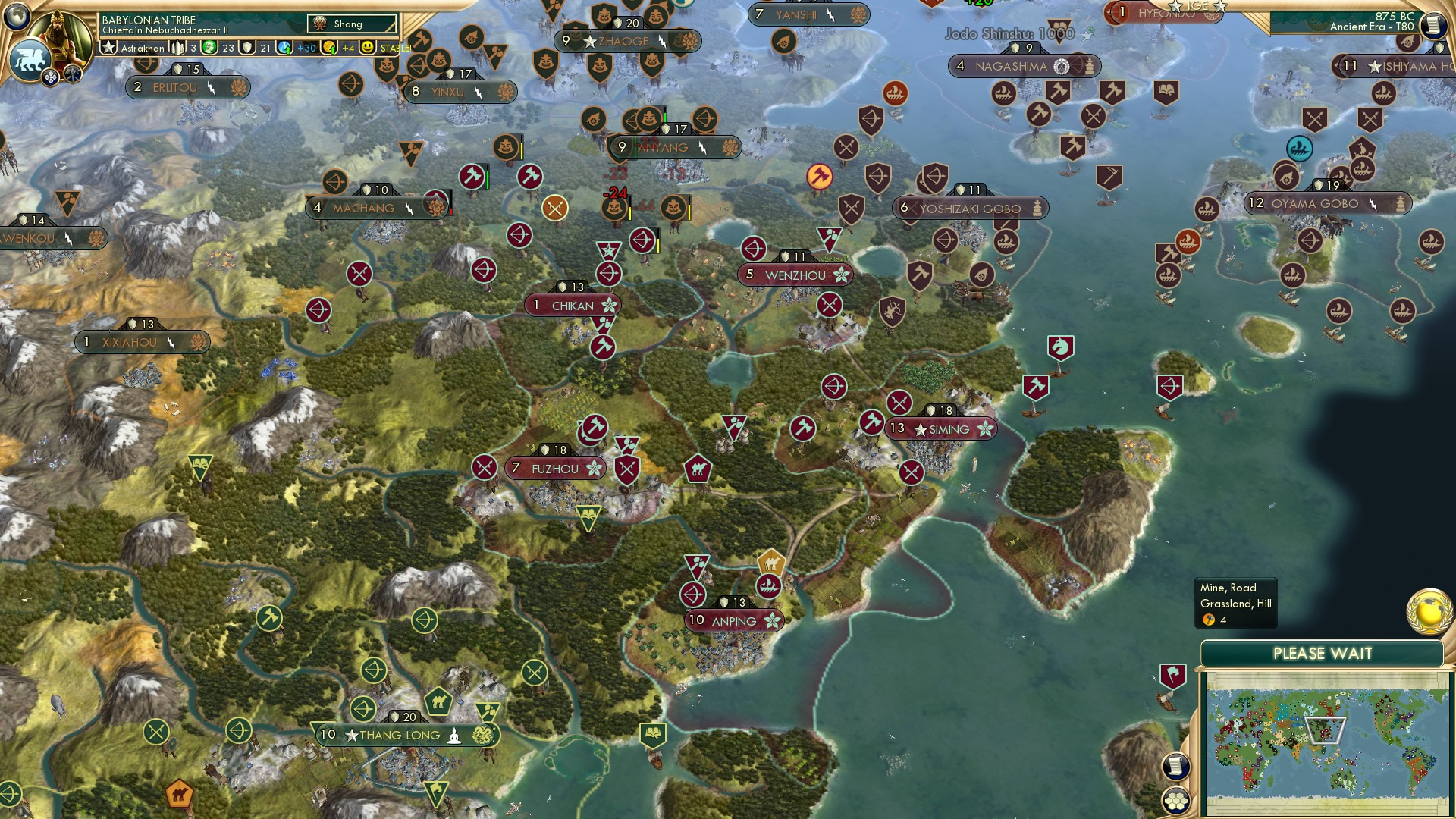Viewport: 1456px width, 819px height.
Task: Click the PLEASE WAIT turn button
Action: pyautogui.click(x=1322, y=654)
